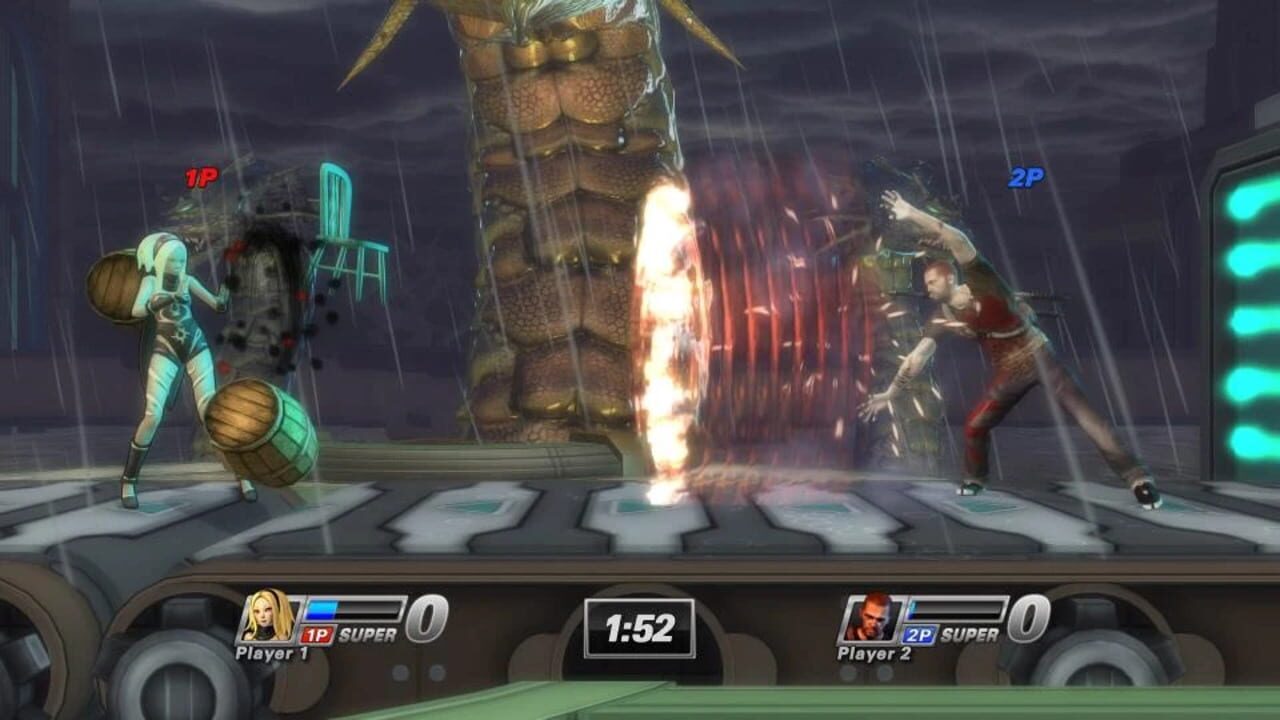
Task: Click Player 1's super meter gauge
Action: point(350,609)
